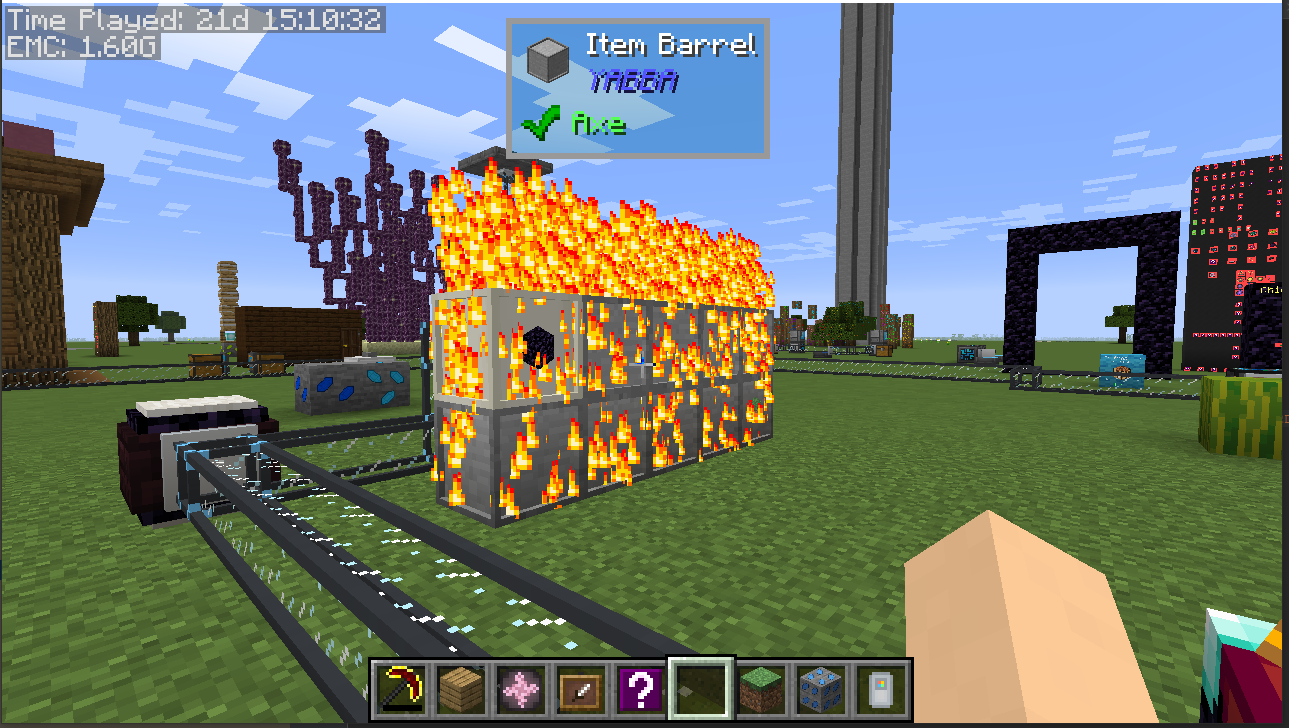Screen dimensions: 1289x728
Task: Click the highlighted empty hotbar slot
Action: coord(701,689)
